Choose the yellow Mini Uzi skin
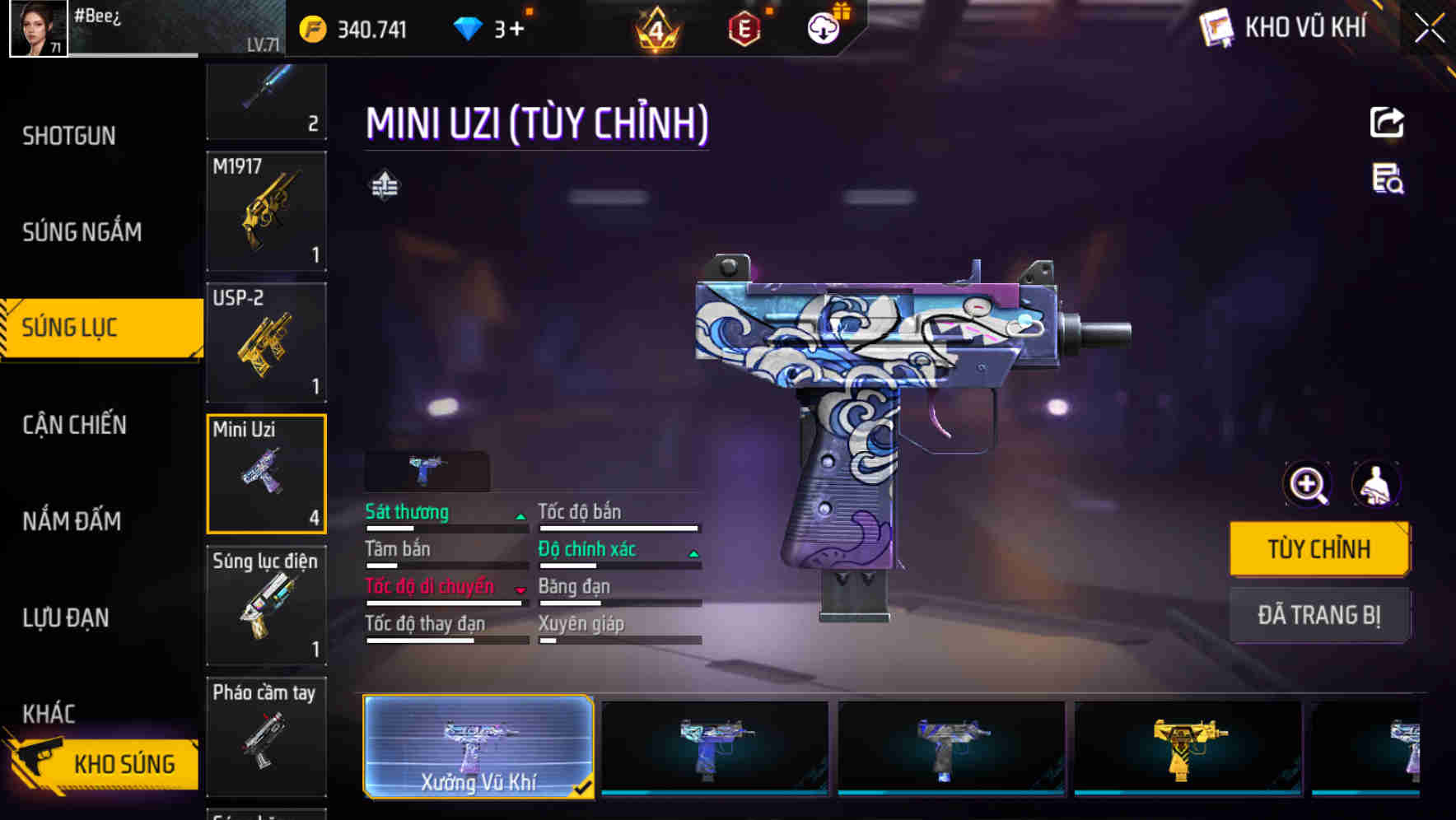Screen dimensions: 1456x820 [1187, 748]
